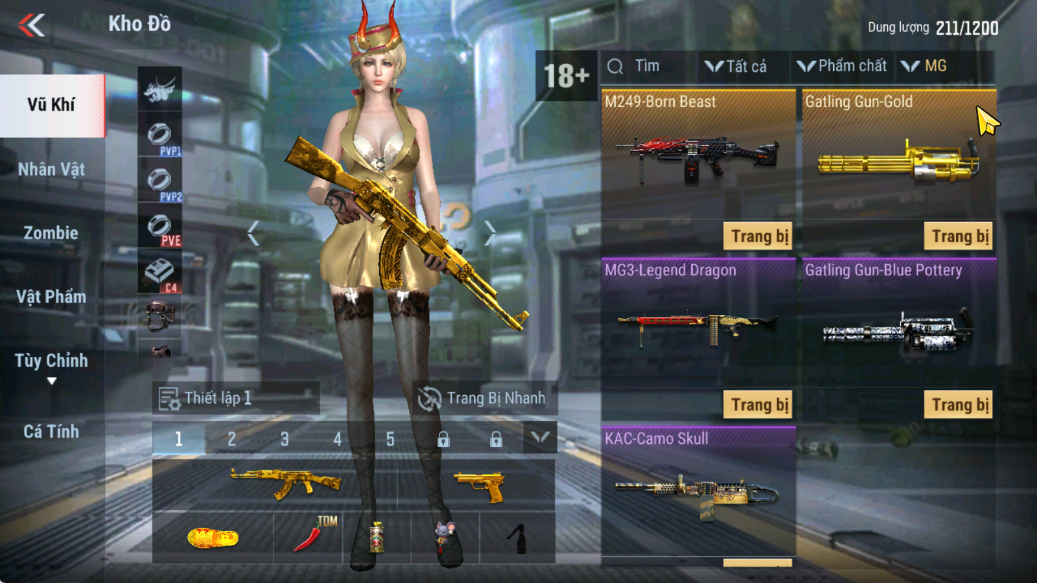Open the MG weapon type dropdown
Viewport: 1037px width, 583px height.
pos(924,67)
